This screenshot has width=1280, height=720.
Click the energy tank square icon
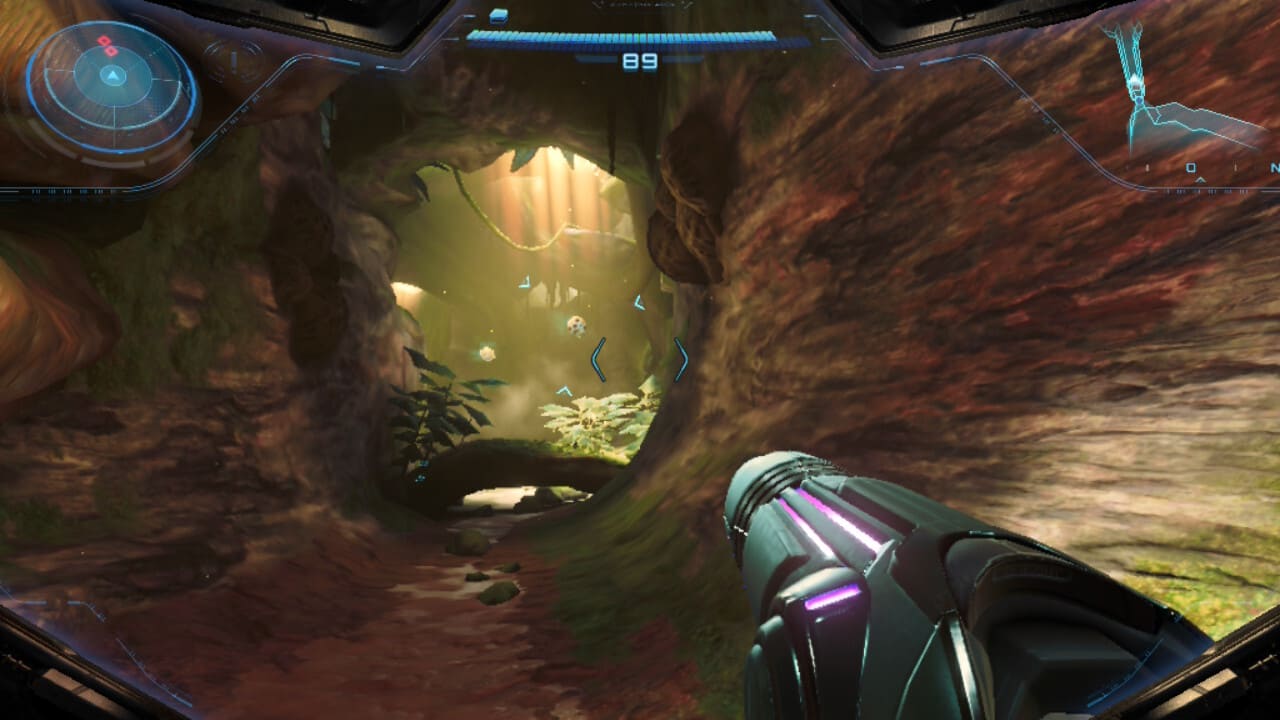point(499,15)
